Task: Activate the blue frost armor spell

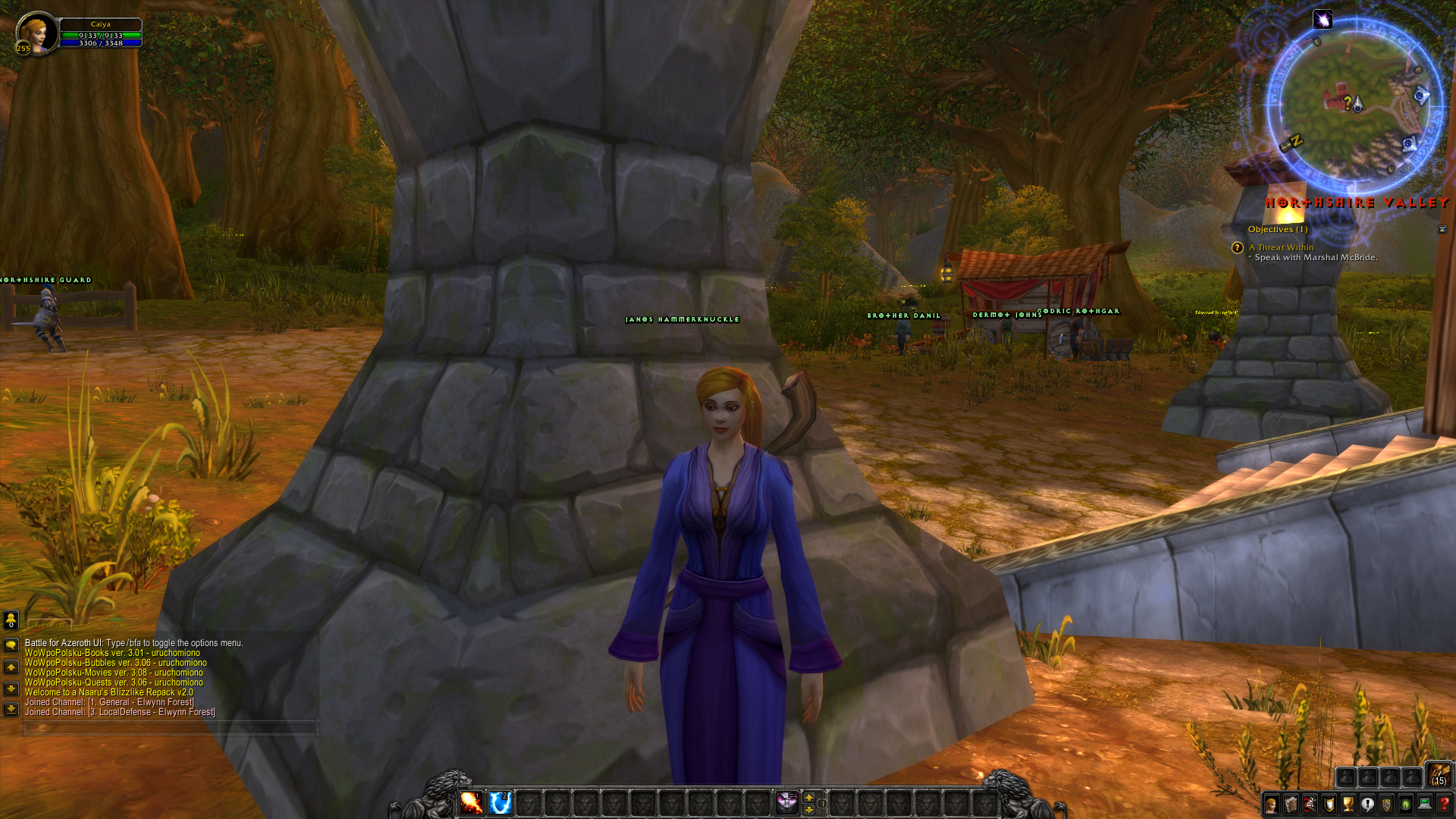Action: (500, 802)
